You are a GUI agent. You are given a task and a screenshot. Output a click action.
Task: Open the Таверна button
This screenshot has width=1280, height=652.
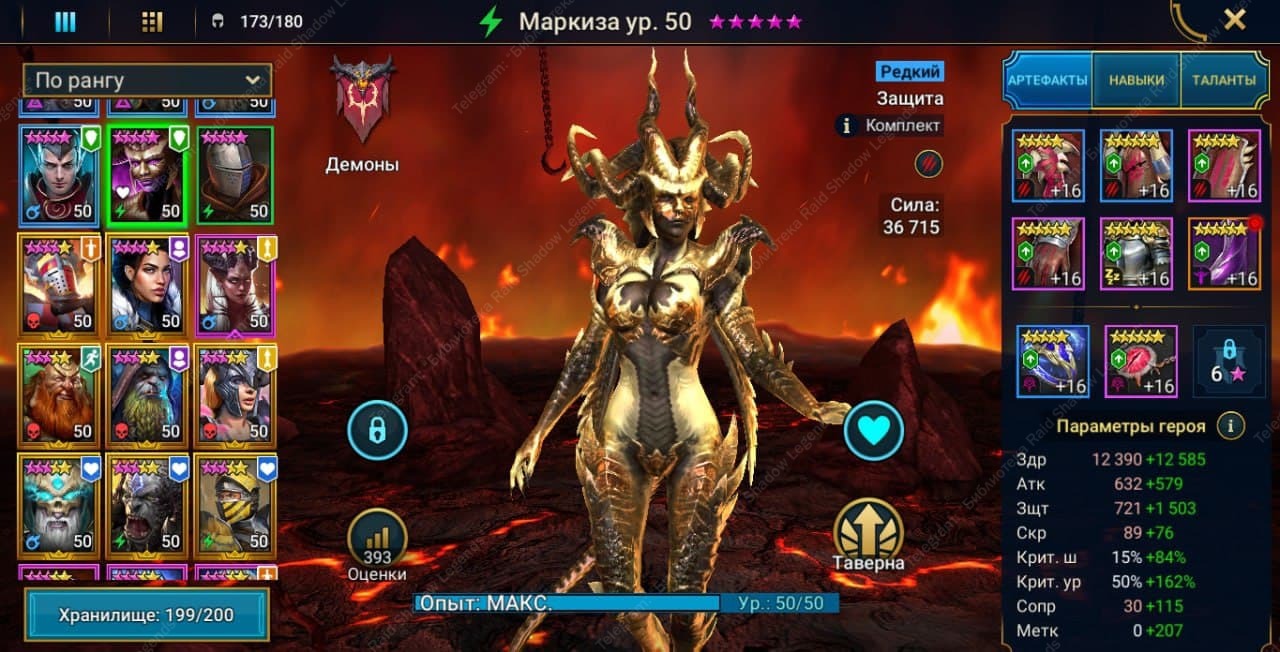point(867,531)
